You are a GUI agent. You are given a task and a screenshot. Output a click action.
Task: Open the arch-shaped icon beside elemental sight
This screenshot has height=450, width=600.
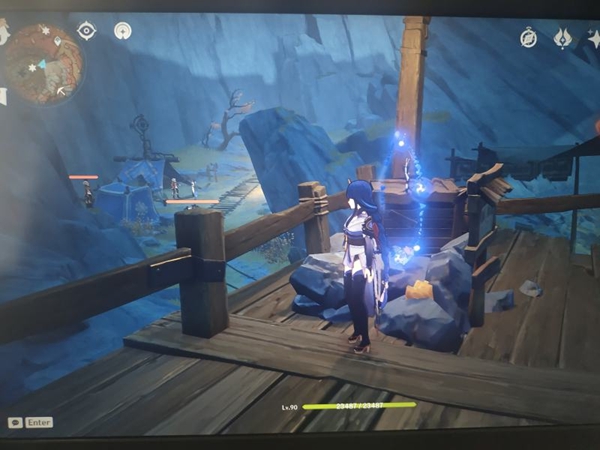point(123,31)
